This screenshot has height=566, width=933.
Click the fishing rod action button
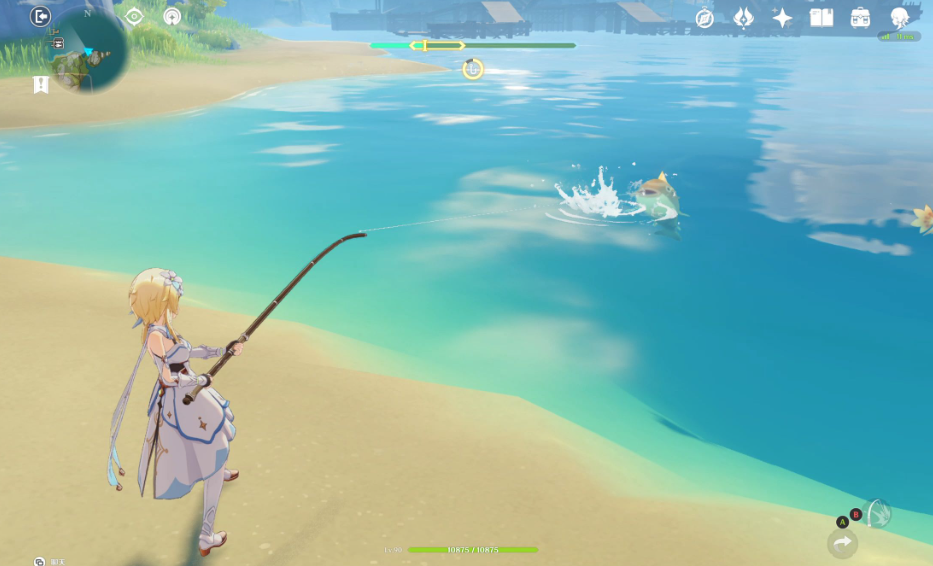tap(877, 514)
